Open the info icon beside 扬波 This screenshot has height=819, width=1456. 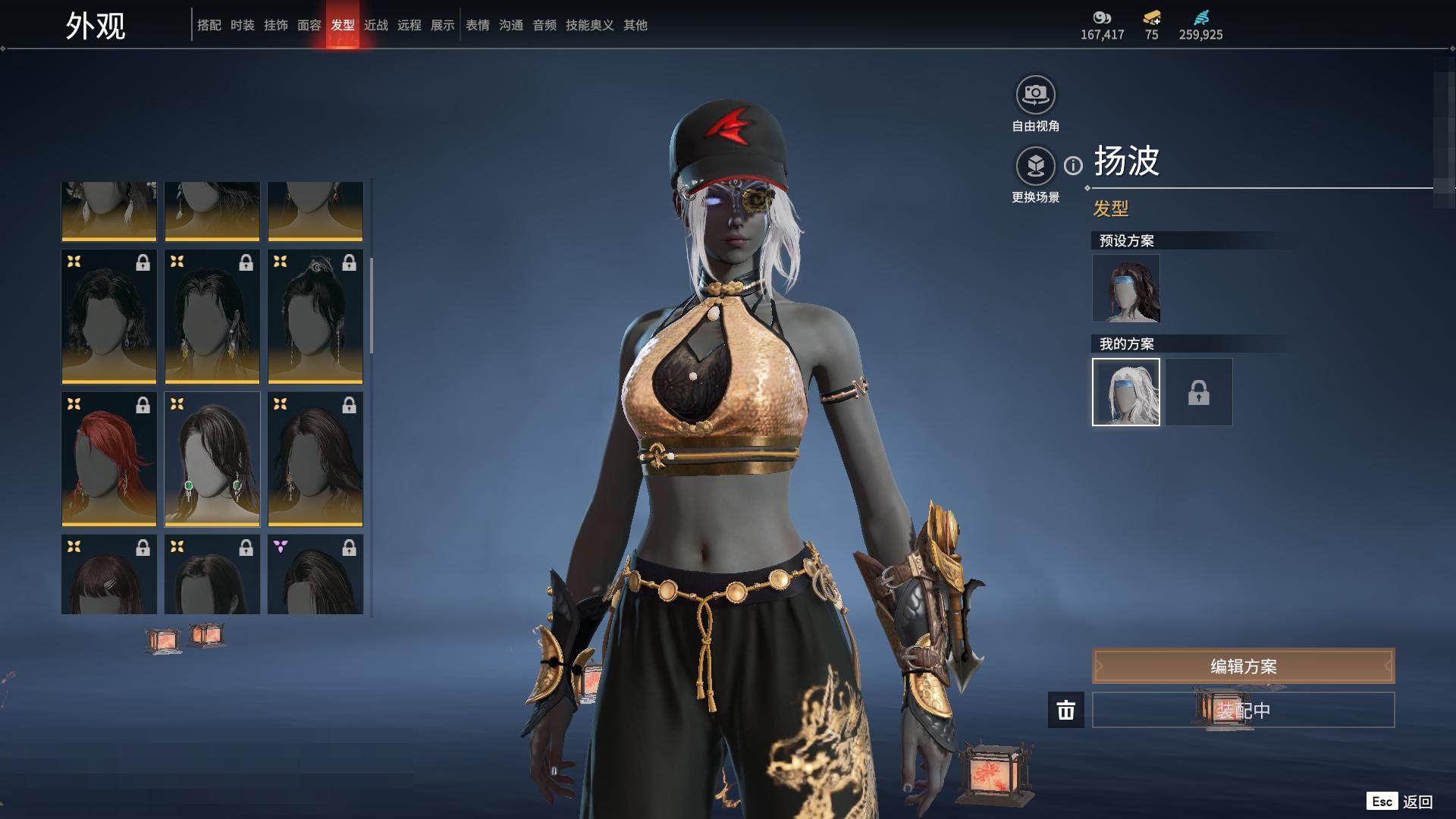[x=1073, y=165]
